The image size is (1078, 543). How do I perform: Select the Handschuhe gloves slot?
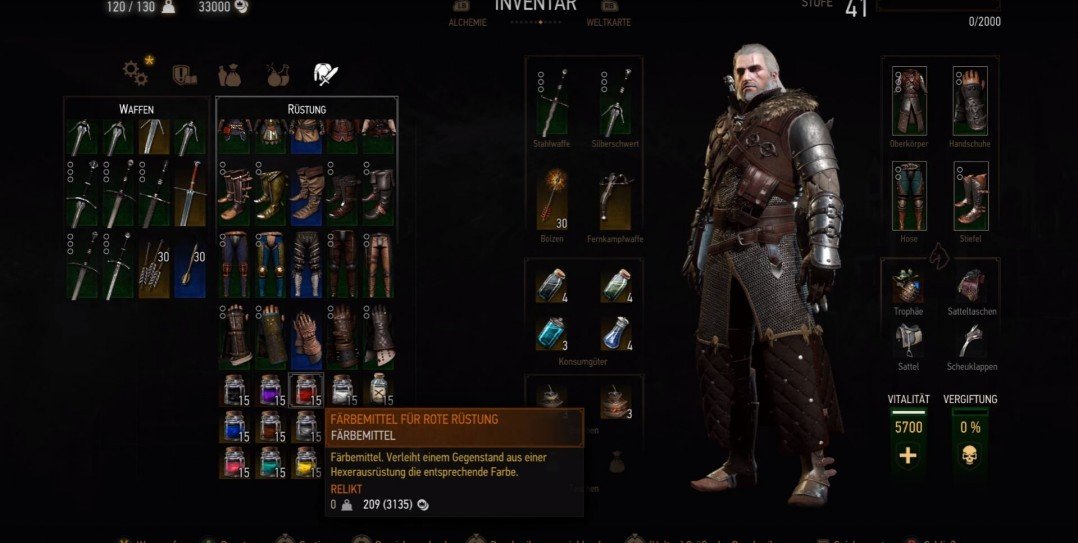970,101
